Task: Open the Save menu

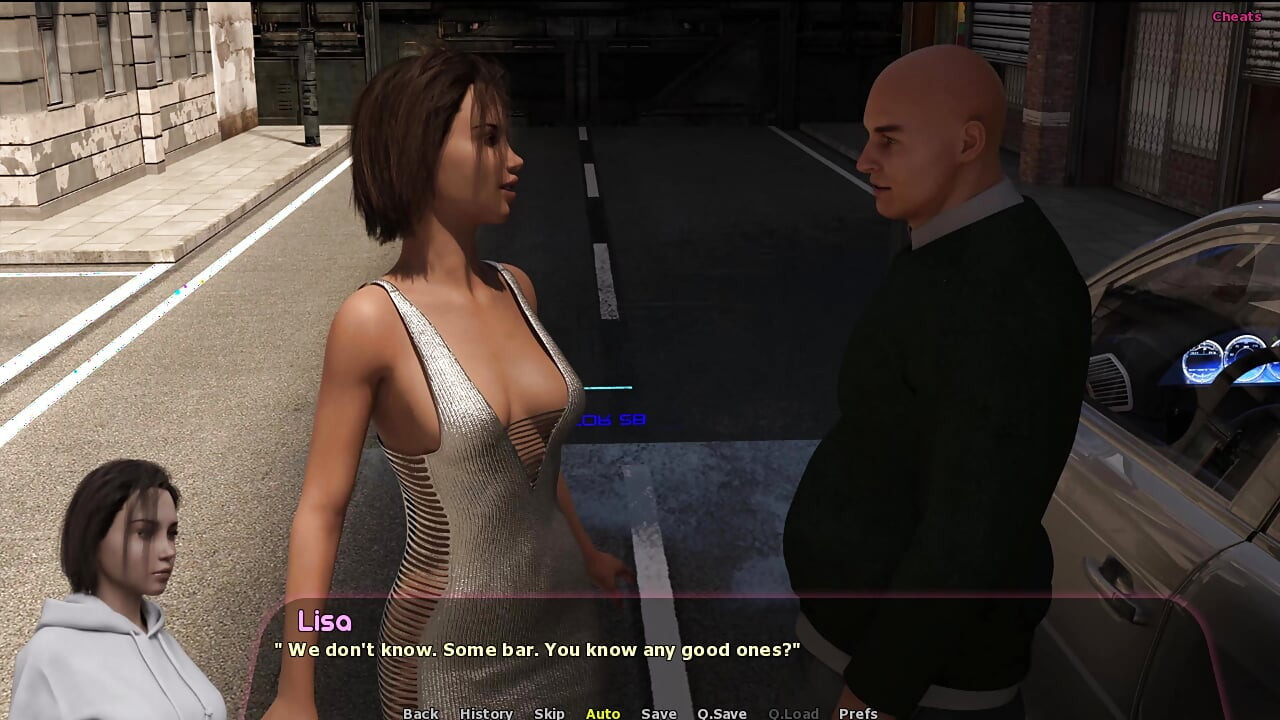Action: 659,713
